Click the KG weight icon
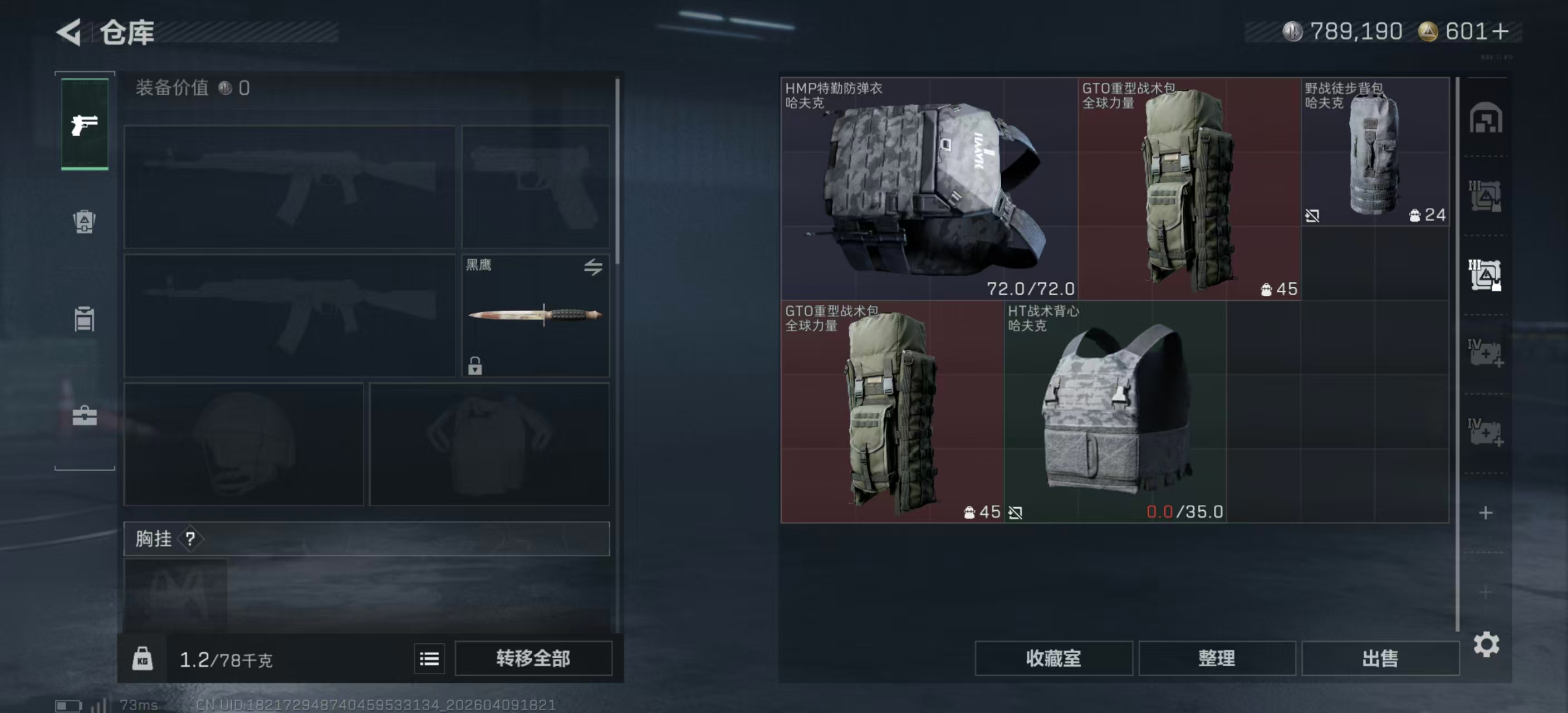The width and height of the screenshot is (1568, 713). point(144,659)
